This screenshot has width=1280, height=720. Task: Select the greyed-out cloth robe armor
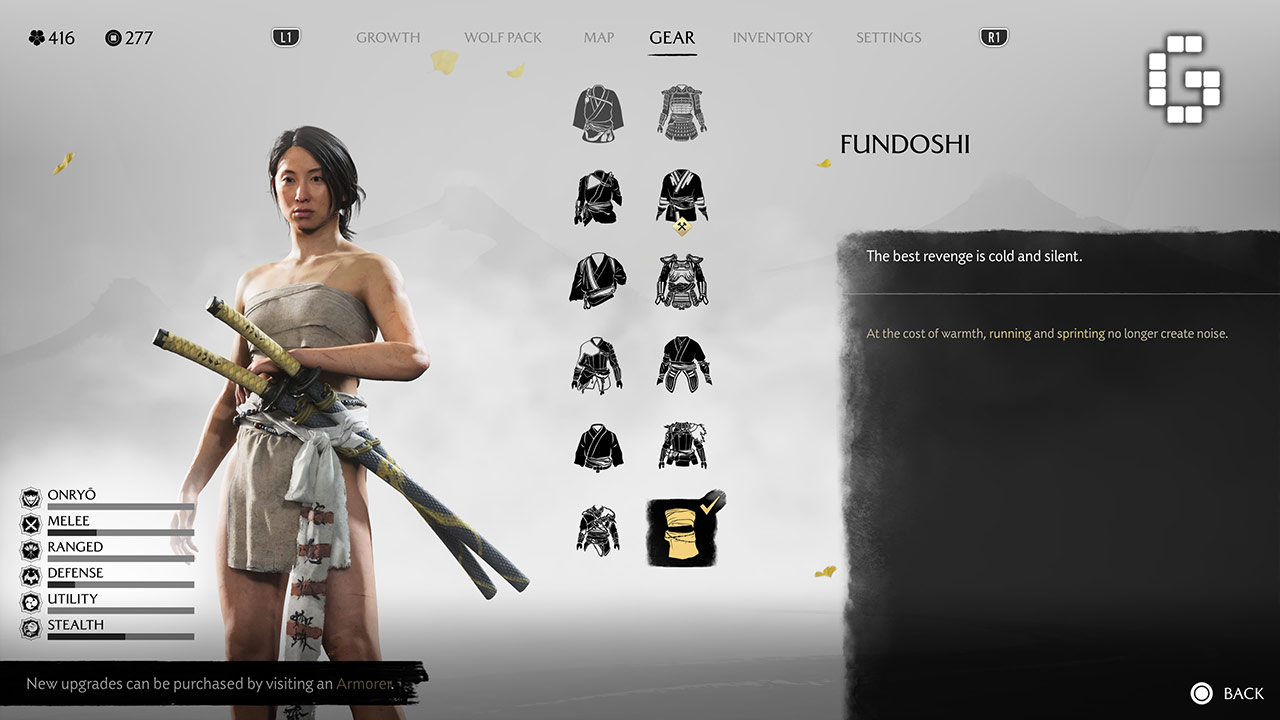click(599, 113)
